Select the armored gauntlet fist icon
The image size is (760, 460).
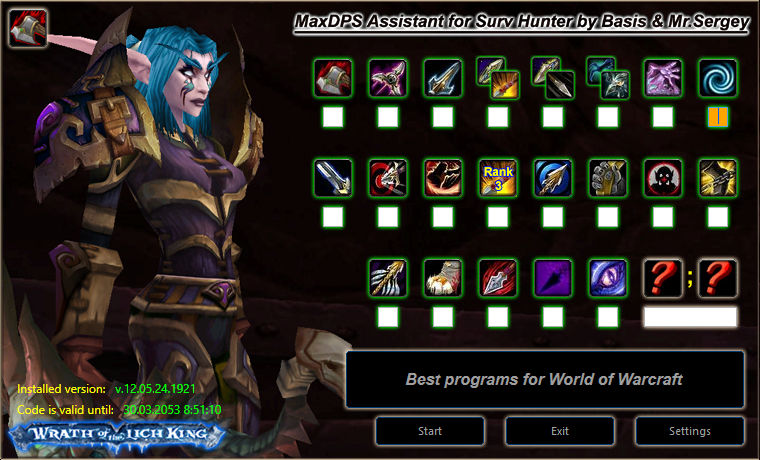[608, 178]
